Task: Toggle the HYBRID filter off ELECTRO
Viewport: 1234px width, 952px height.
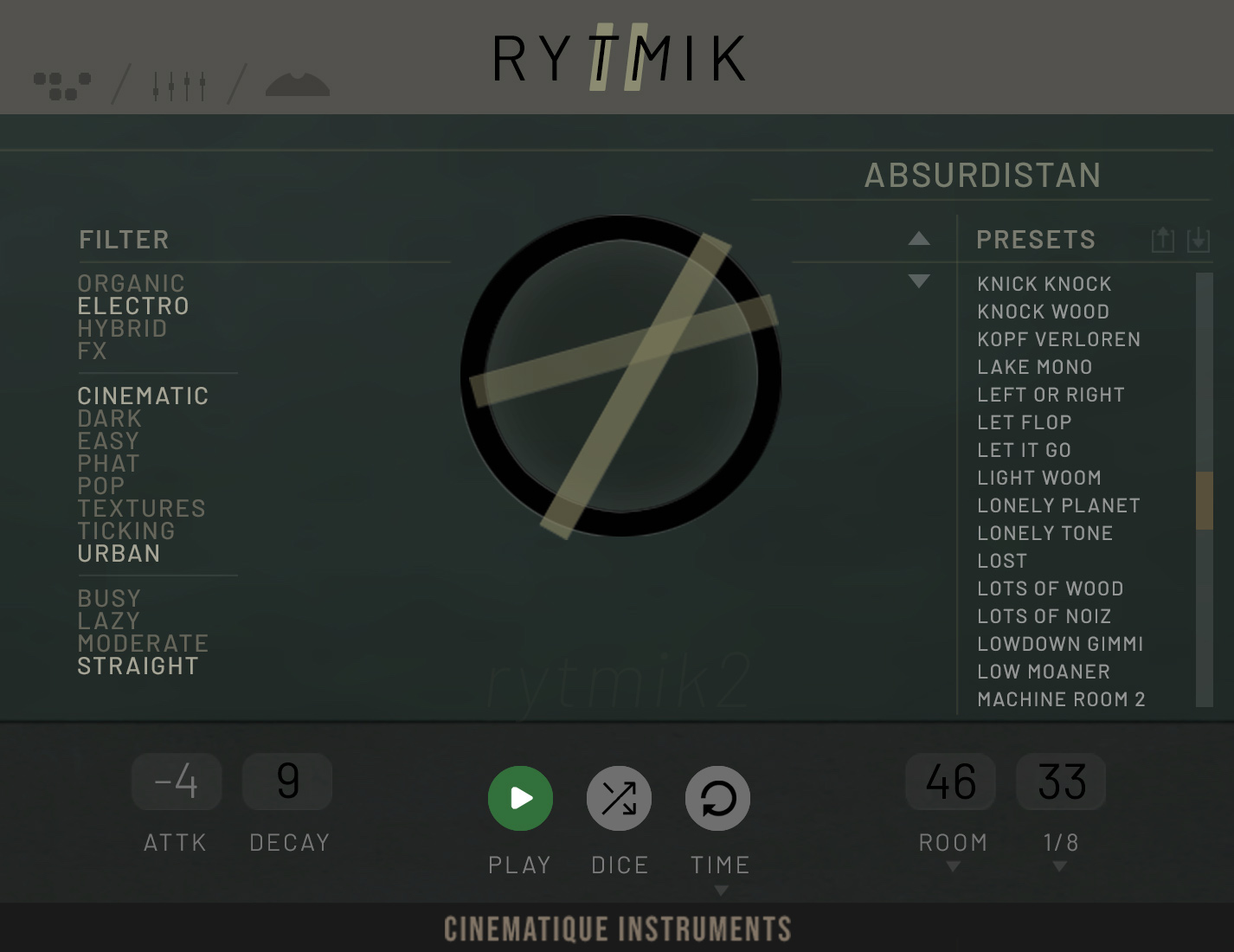Action: [x=122, y=328]
